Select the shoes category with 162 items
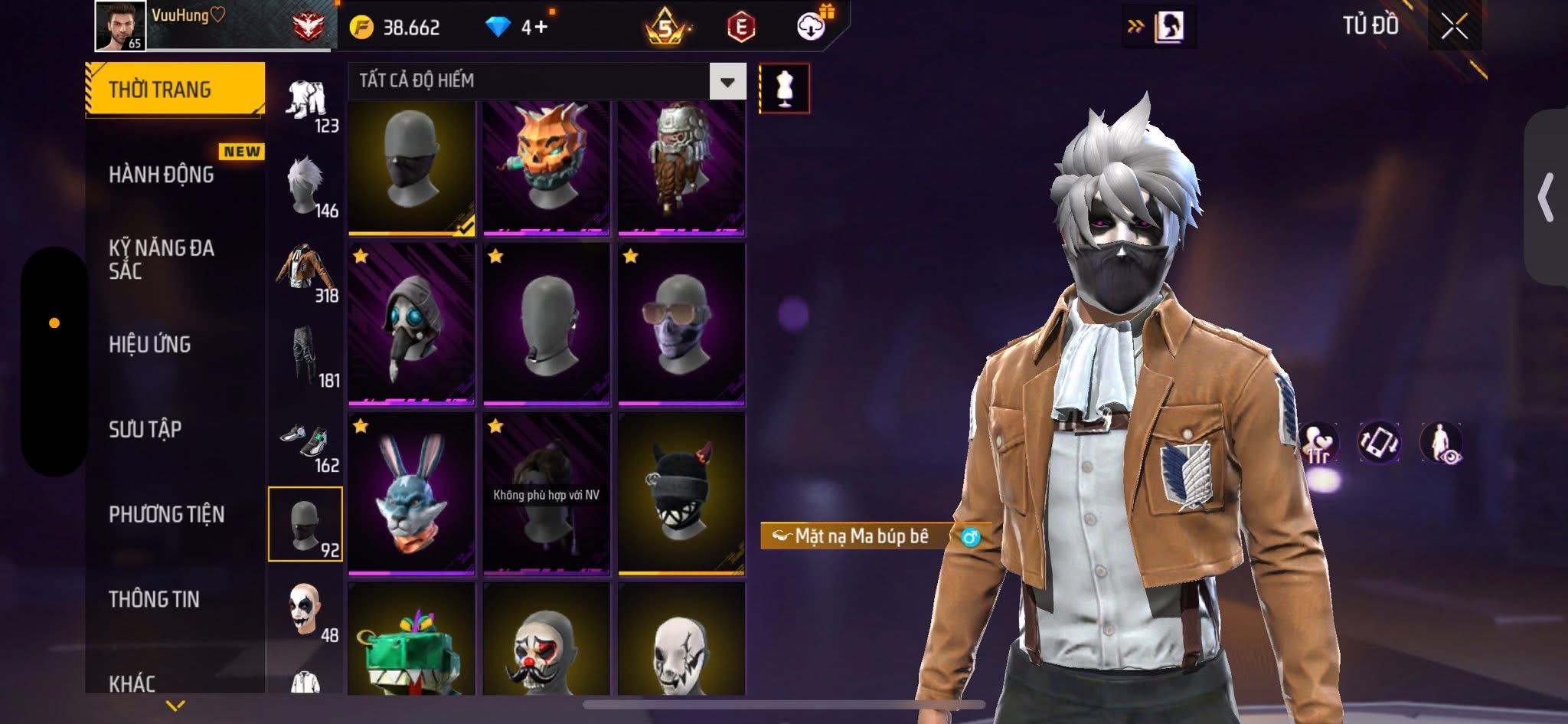Image resolution: width=1568 pixels, height=724 pixels. 306,443
